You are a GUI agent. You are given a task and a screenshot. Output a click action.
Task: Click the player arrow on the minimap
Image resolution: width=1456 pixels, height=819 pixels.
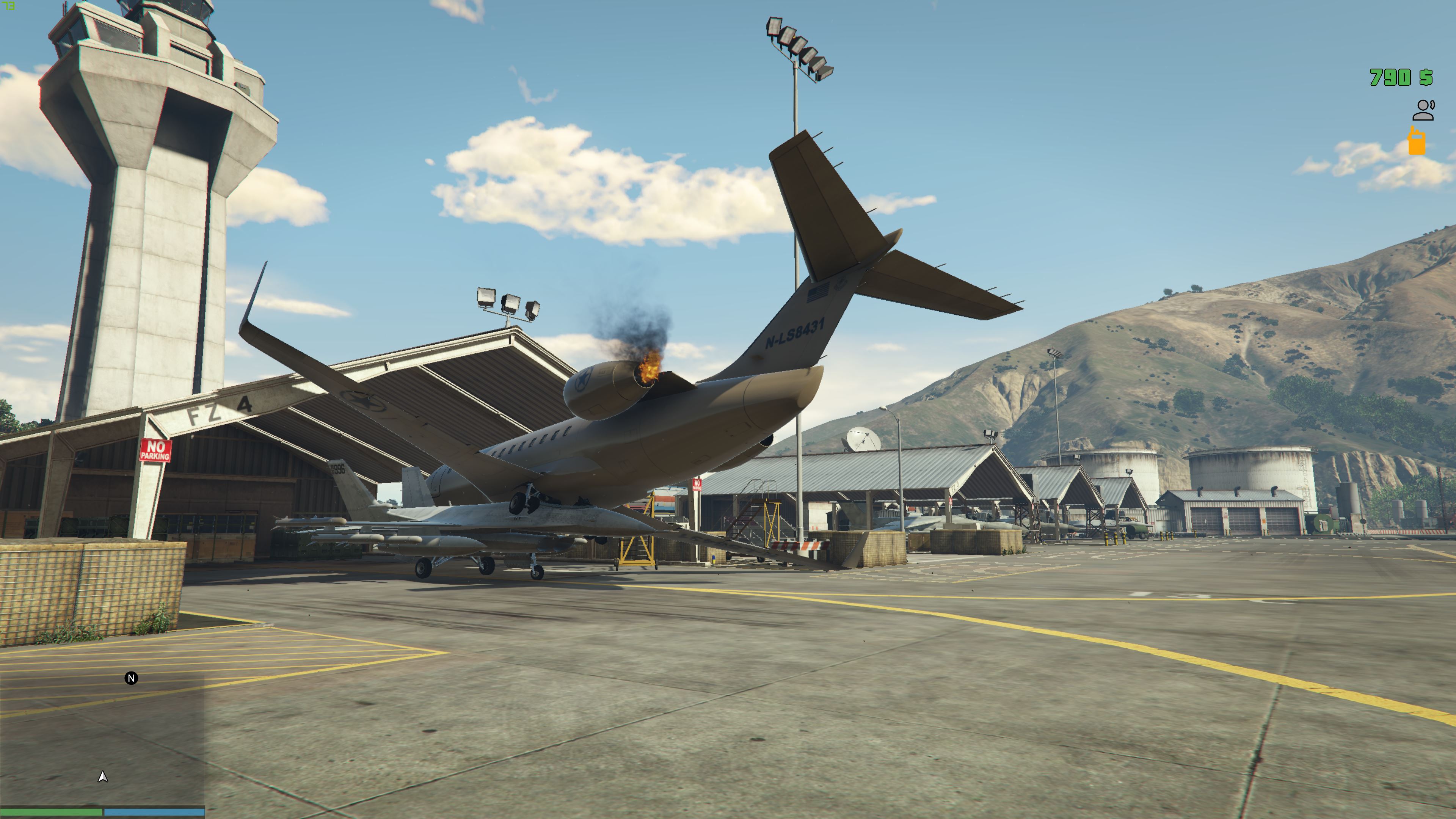click(103, 777)
